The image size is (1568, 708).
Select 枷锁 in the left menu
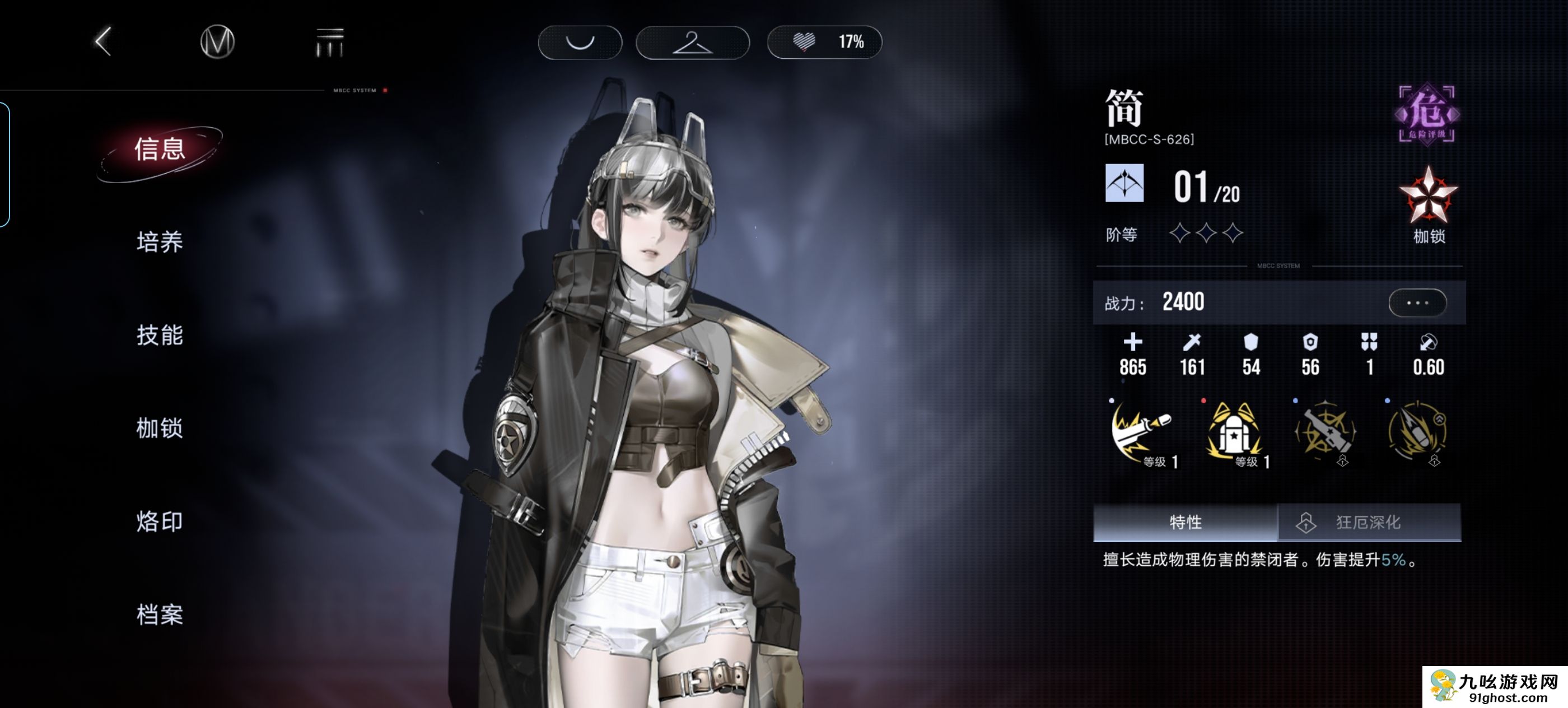pos(160,428)
